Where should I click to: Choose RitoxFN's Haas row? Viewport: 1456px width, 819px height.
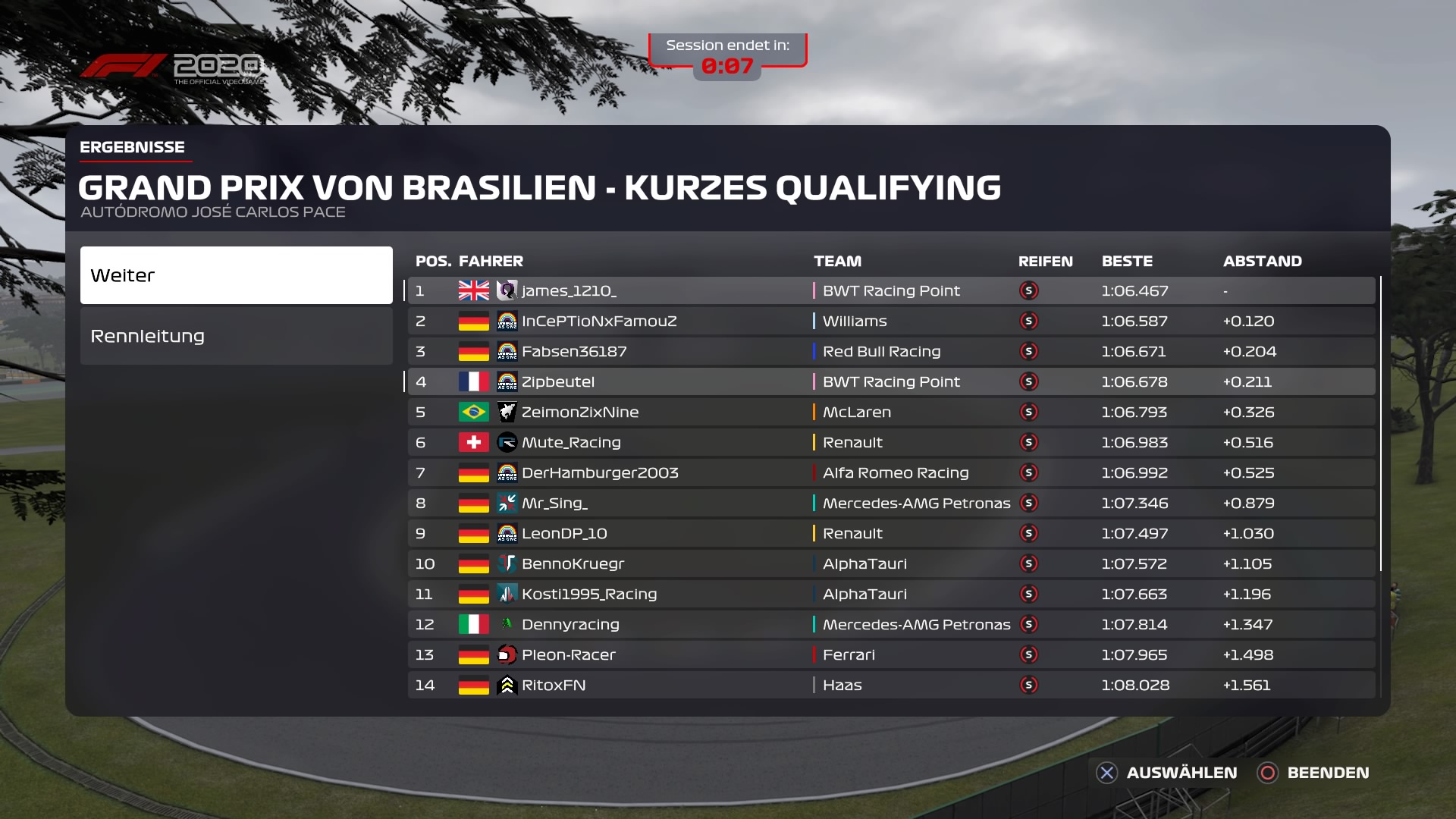891,685
